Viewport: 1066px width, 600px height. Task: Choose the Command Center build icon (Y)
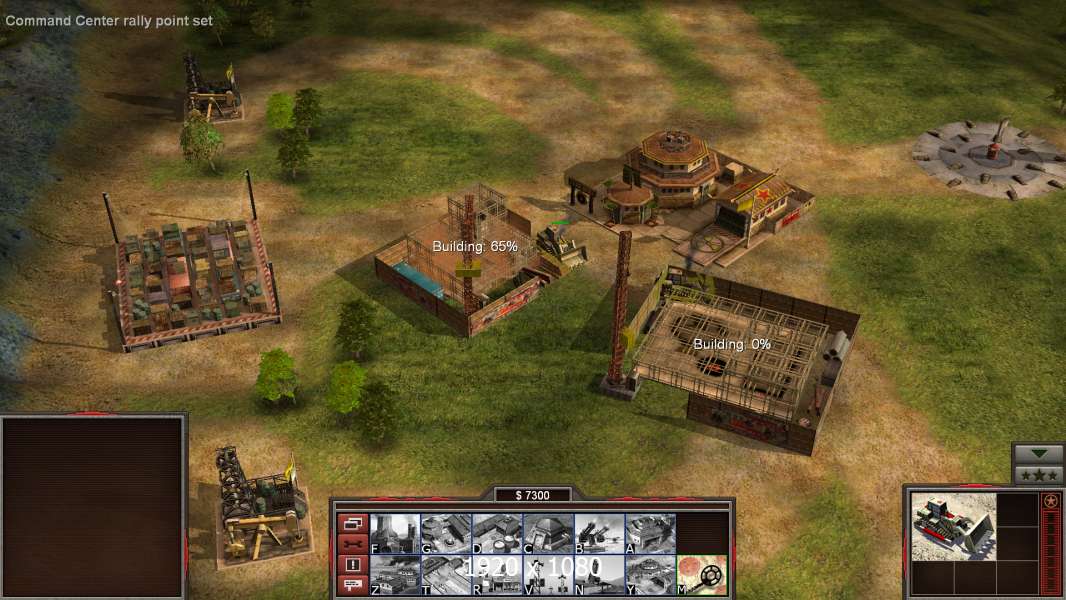(x=650, y=575)
